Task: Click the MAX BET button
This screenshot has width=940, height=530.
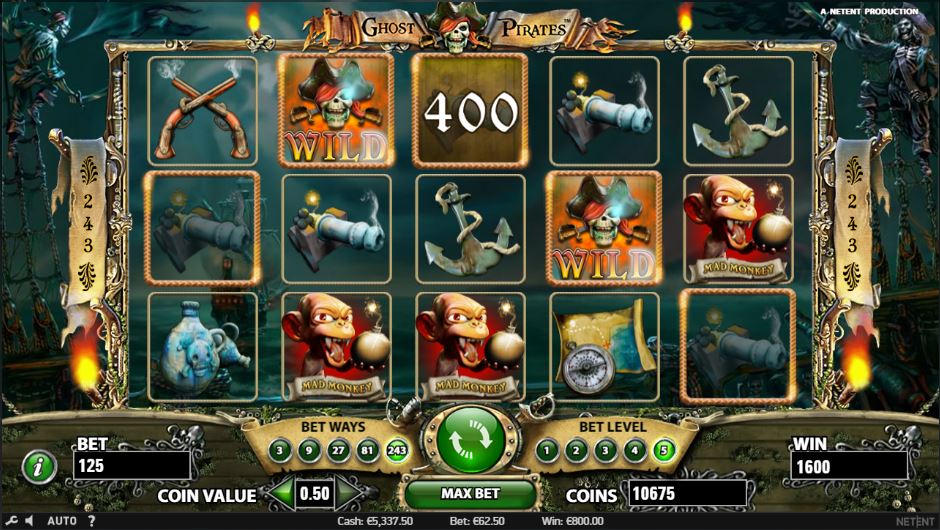Action: click(x=469, y=494)
